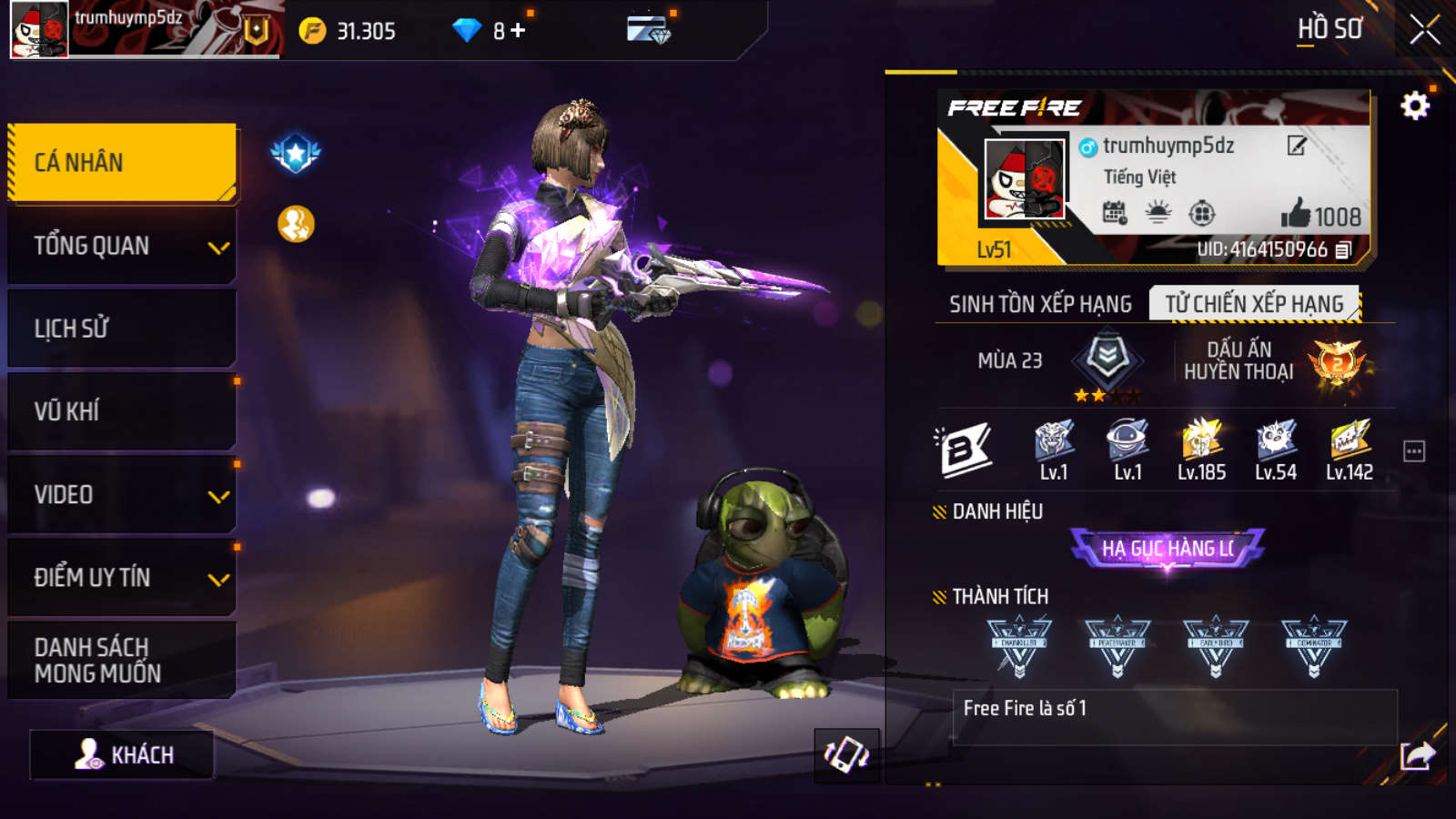
Task: Open the Hạ Gục Hàng title badge
Action: [x=1168, y=549]
